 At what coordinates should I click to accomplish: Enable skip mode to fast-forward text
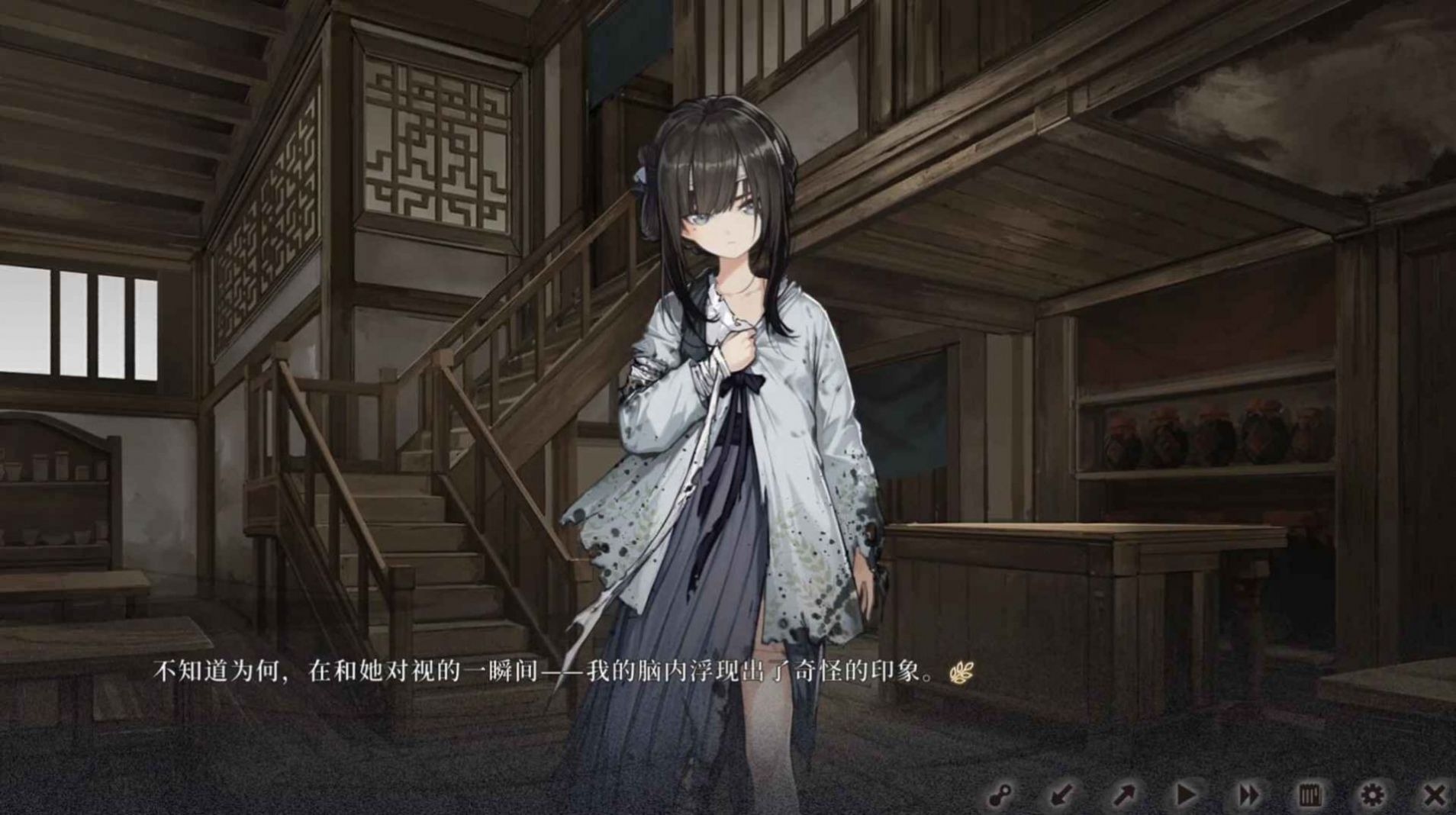(x=1248, y=794)
